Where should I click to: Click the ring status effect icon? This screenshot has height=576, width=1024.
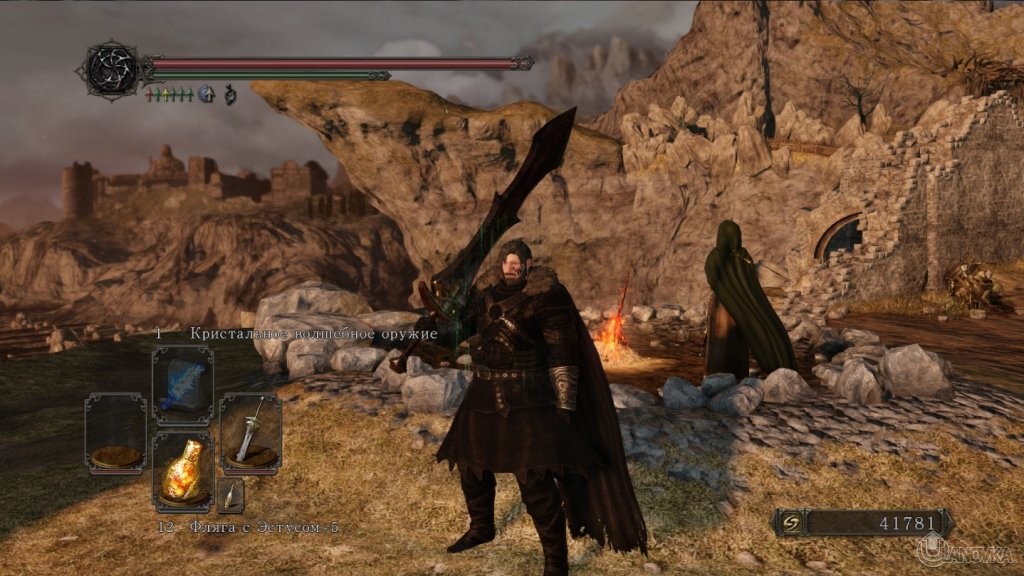point(228,94)
